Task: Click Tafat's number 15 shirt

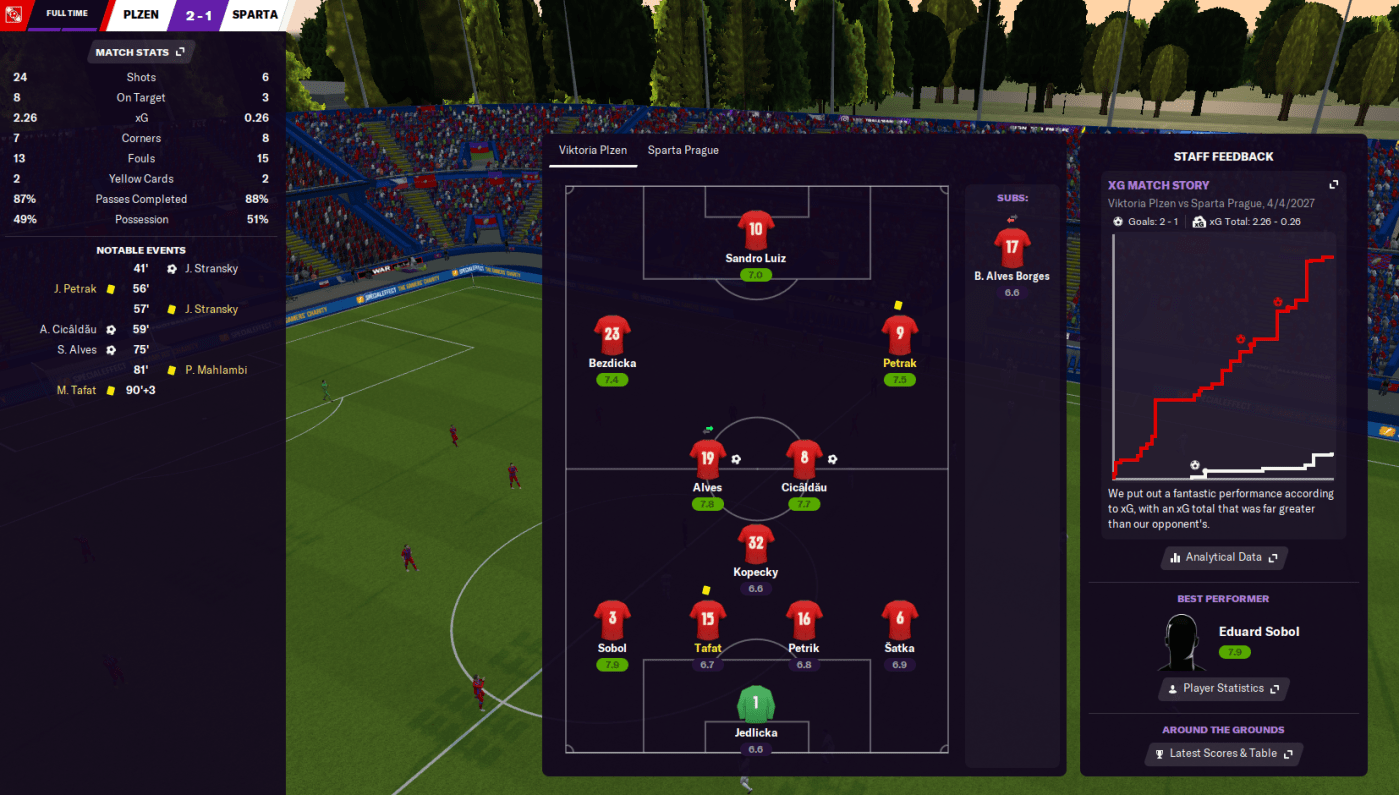Action: (x=708, y=620)
